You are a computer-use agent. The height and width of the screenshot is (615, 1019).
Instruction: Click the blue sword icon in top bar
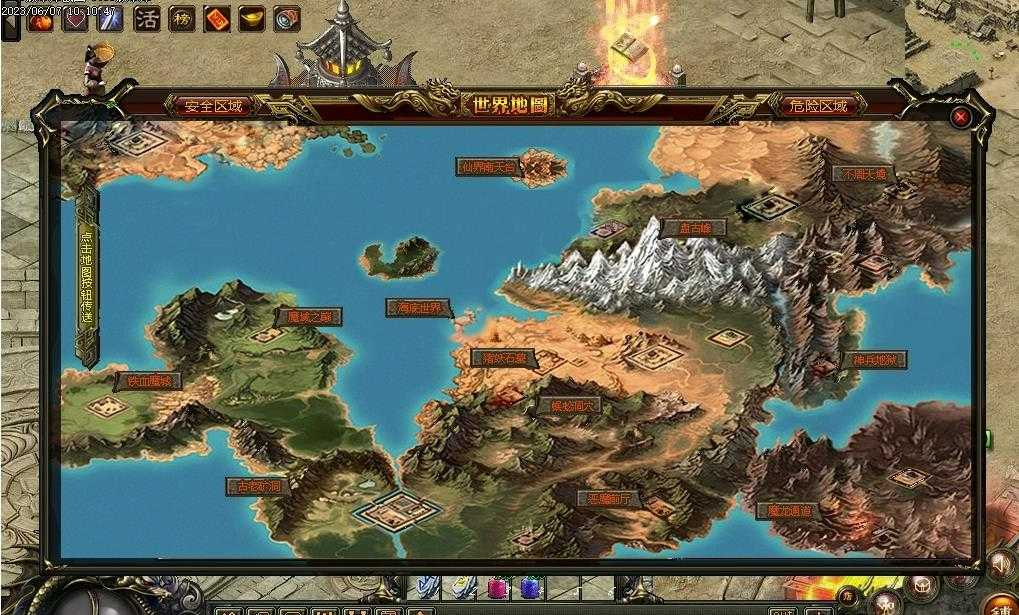click(110, 18)
